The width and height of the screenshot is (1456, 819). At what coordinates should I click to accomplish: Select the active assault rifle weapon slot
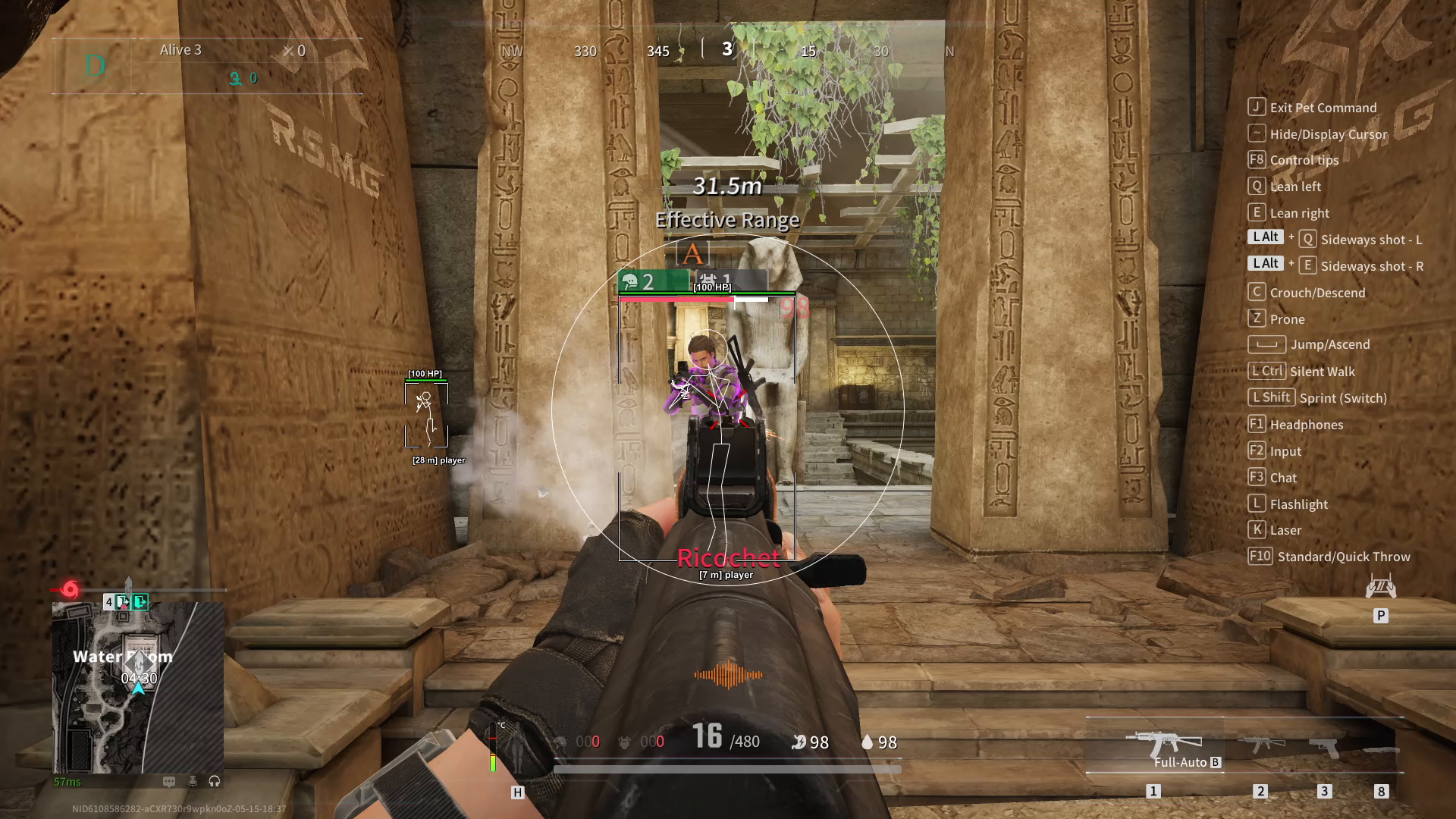click(x=1163, y=745)
